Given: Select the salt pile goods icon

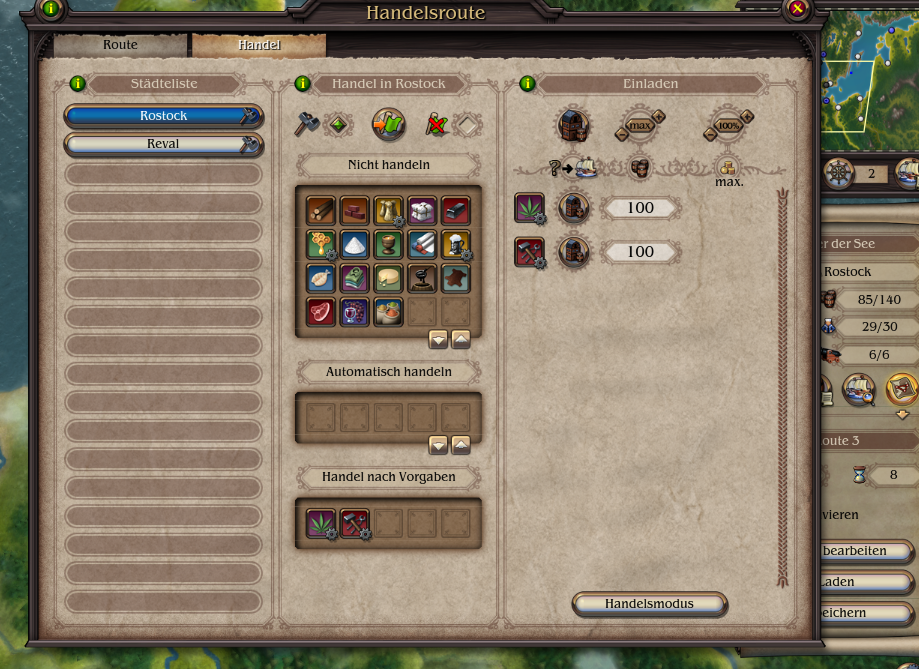Looking at the screenshot, I should tap(354, 243).
